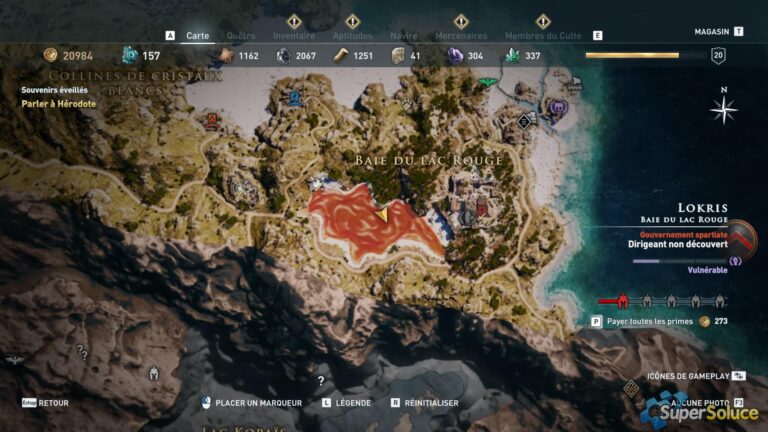Image resolution: width=768 pixels, height=432 pixels.
Task: Select the purple location marker near the coast
Action: click(x=560, y=105)
